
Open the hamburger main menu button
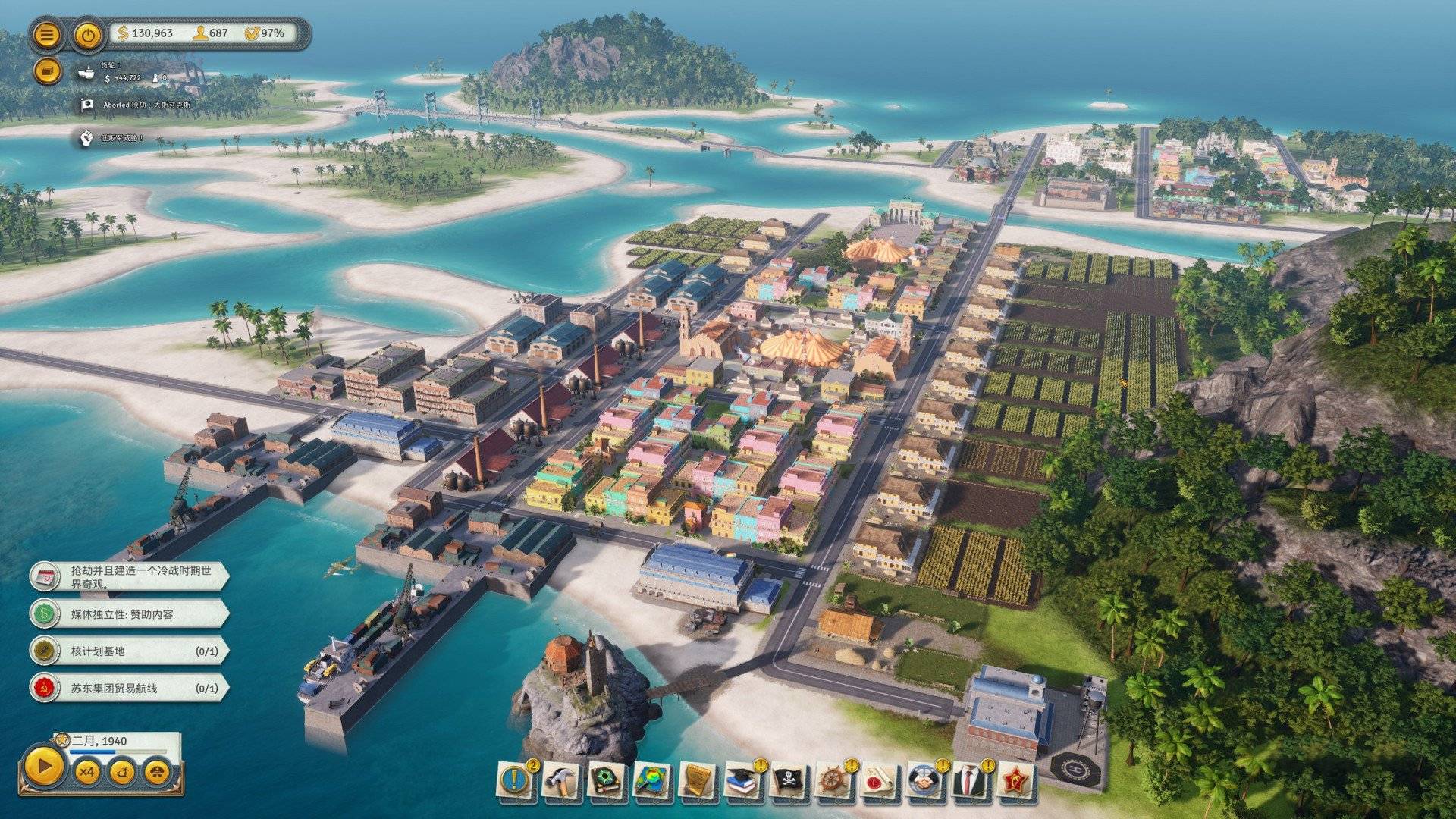click(x=47, y=35)
